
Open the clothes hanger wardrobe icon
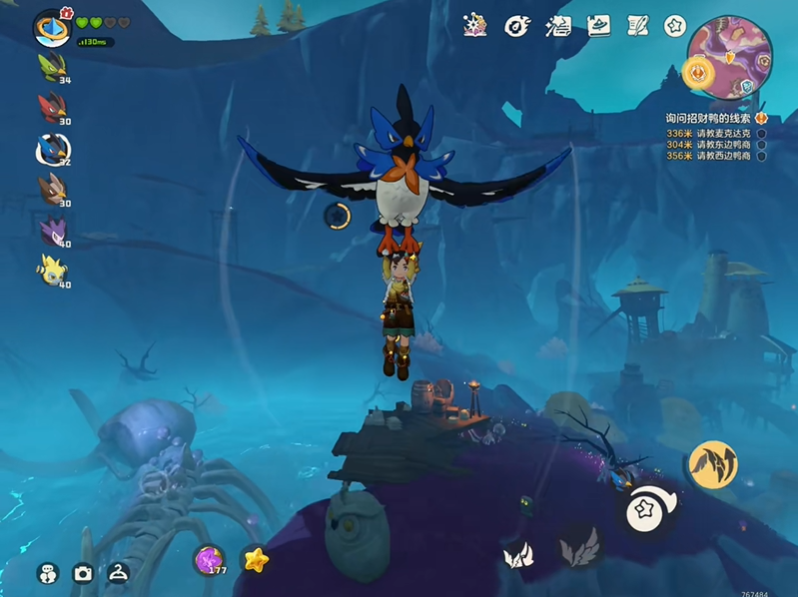119,573
